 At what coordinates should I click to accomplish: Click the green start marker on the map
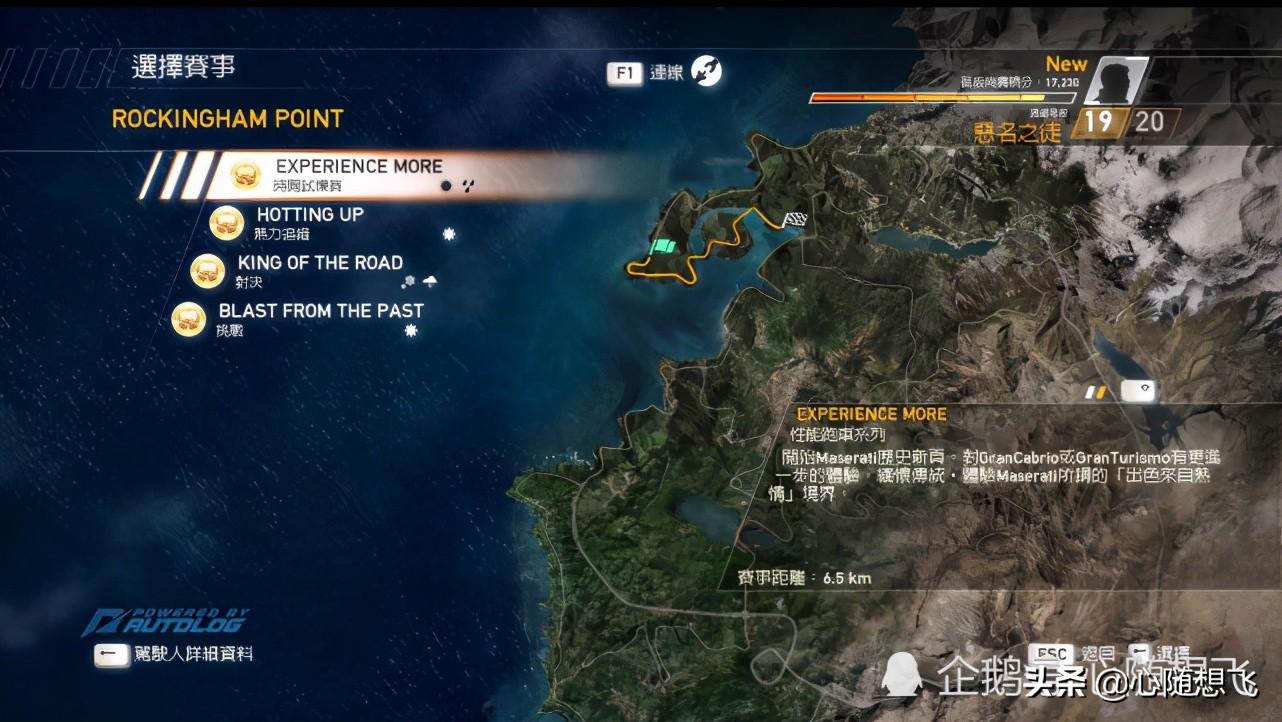coord(662,247)
